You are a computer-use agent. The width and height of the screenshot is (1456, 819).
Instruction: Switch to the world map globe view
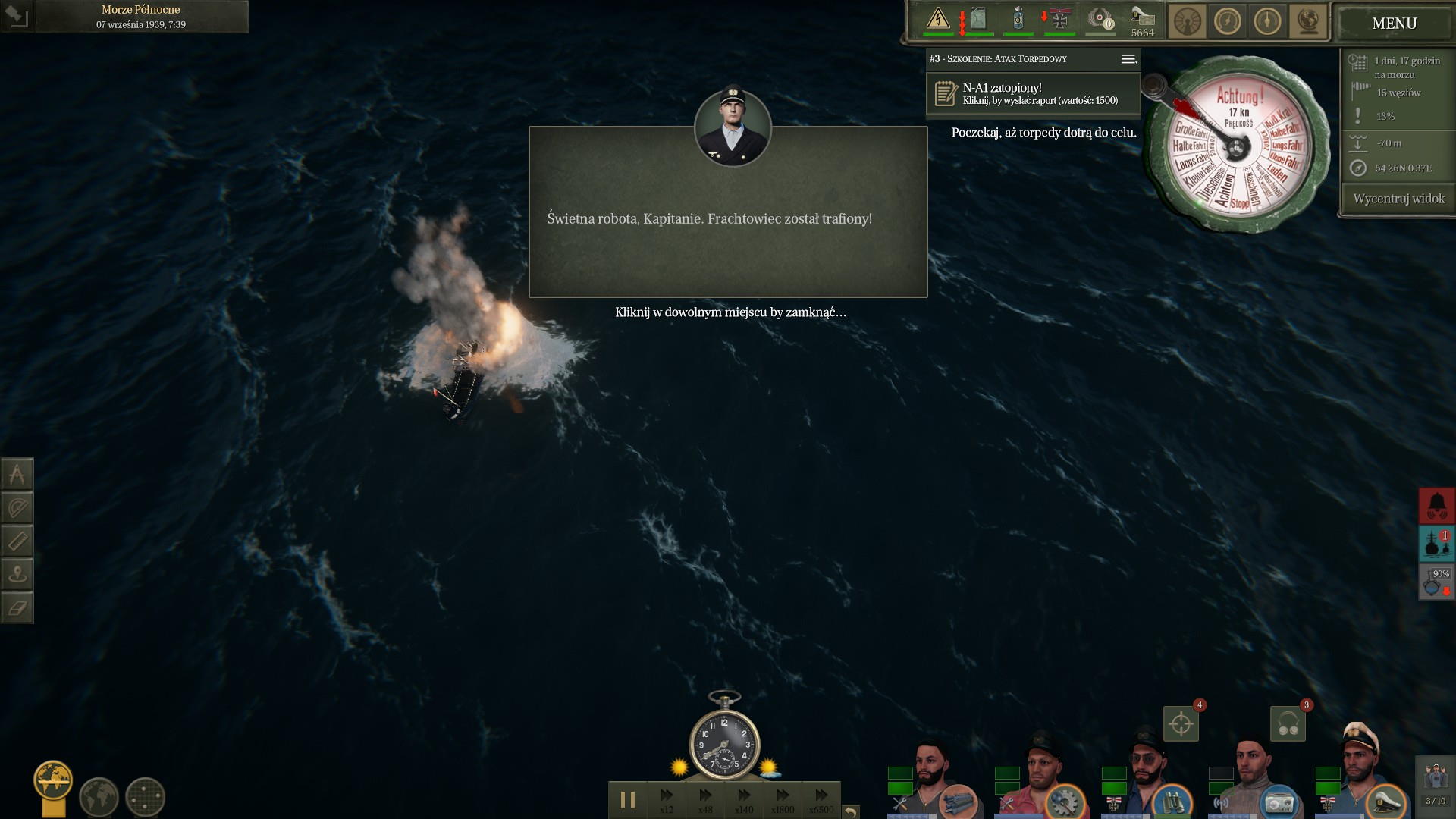pos(99,797)
